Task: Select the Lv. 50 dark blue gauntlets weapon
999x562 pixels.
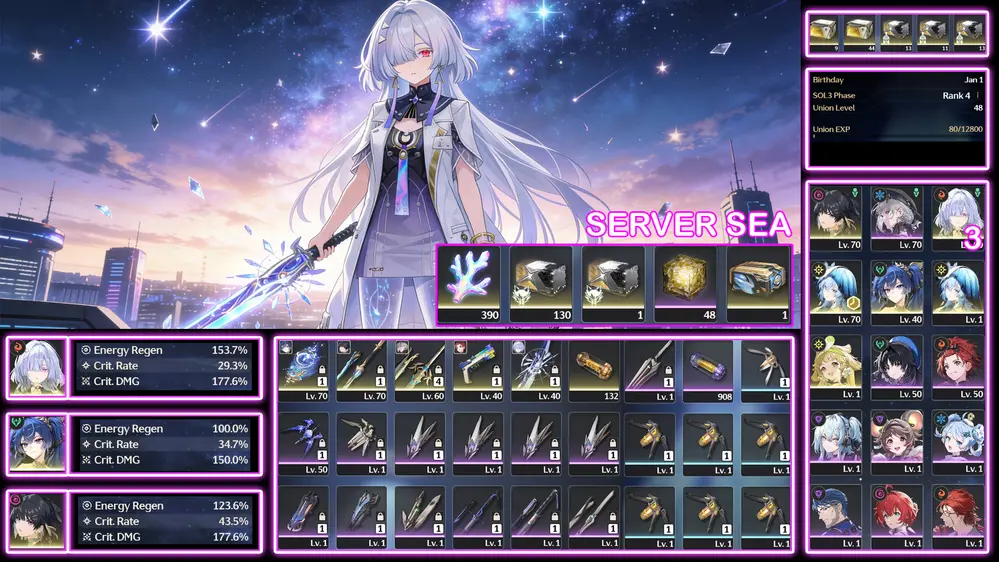Action: [x=306, y=441]
